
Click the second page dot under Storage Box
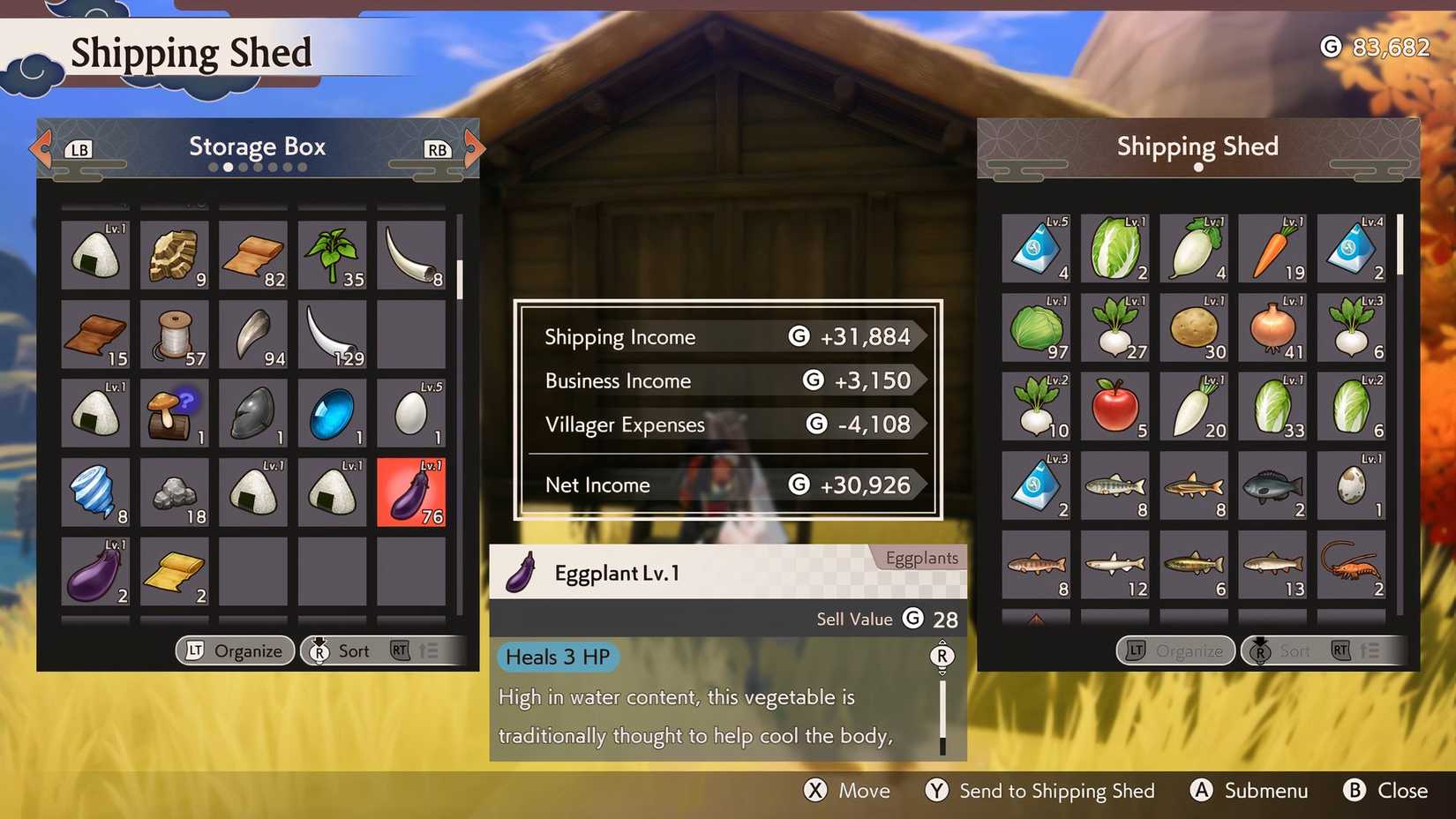pyautogui.click(x=229, y=166)
